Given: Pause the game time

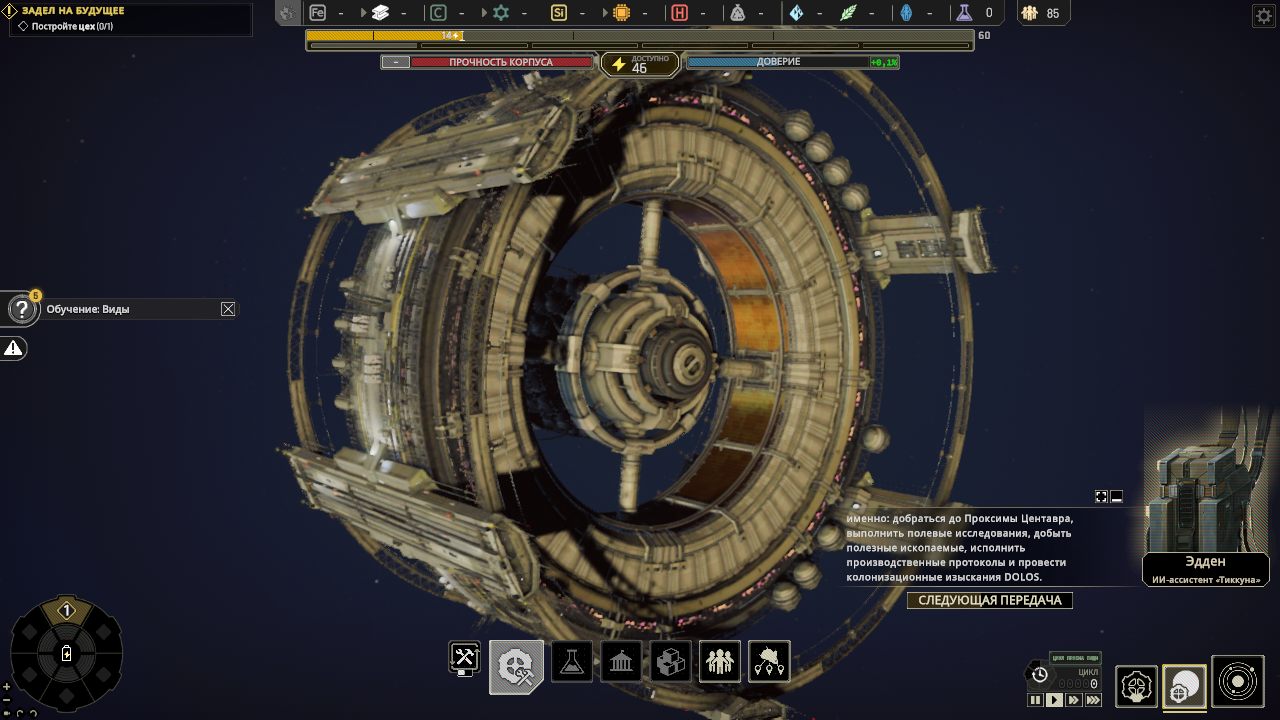Looking at the screenshot, I should (1035, 701).
